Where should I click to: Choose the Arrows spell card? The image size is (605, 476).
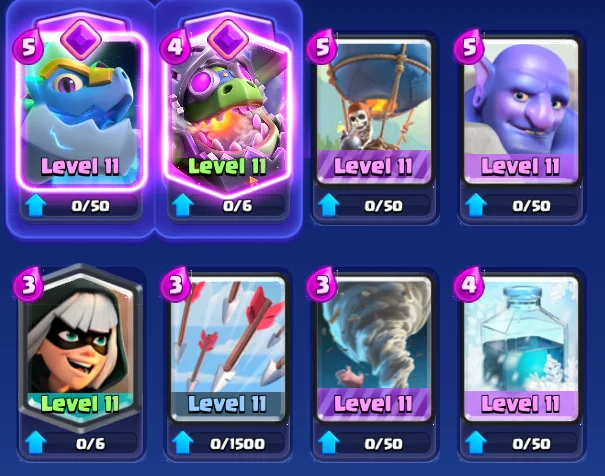coord(227,345)
